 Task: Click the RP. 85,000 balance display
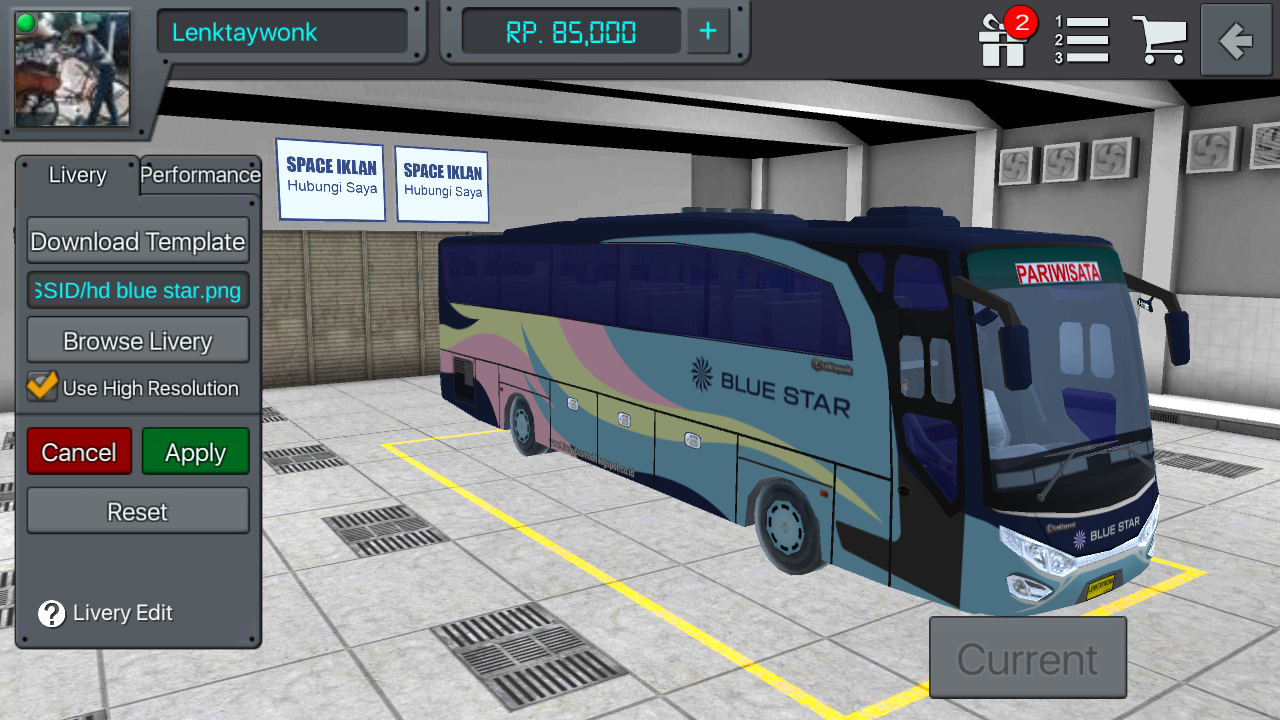[x=568, y=31]
